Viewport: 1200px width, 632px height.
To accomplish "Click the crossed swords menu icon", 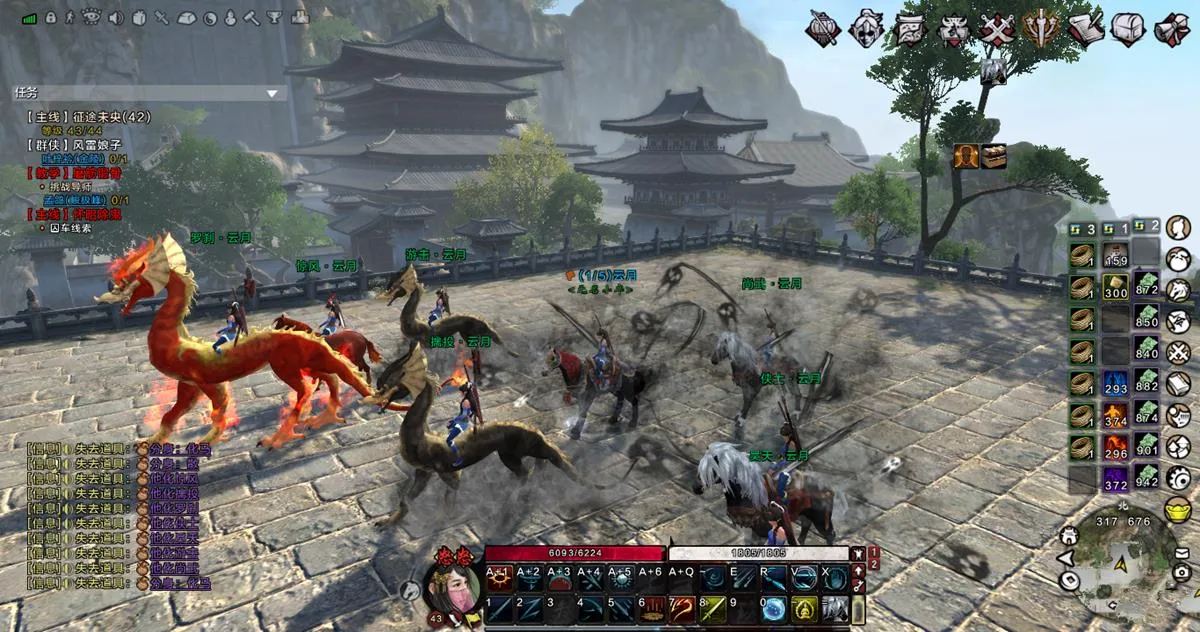I will click(997, 28).
